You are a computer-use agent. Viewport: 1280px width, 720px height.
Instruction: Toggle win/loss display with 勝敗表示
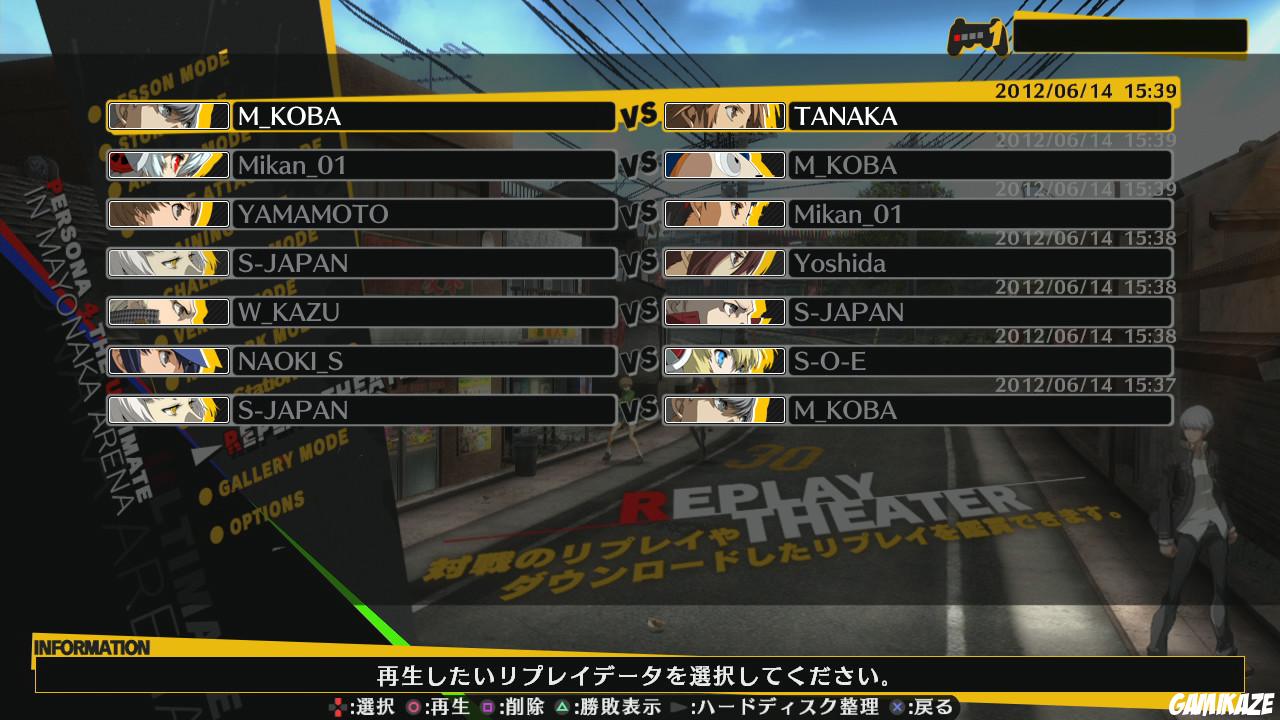point(620,706)
